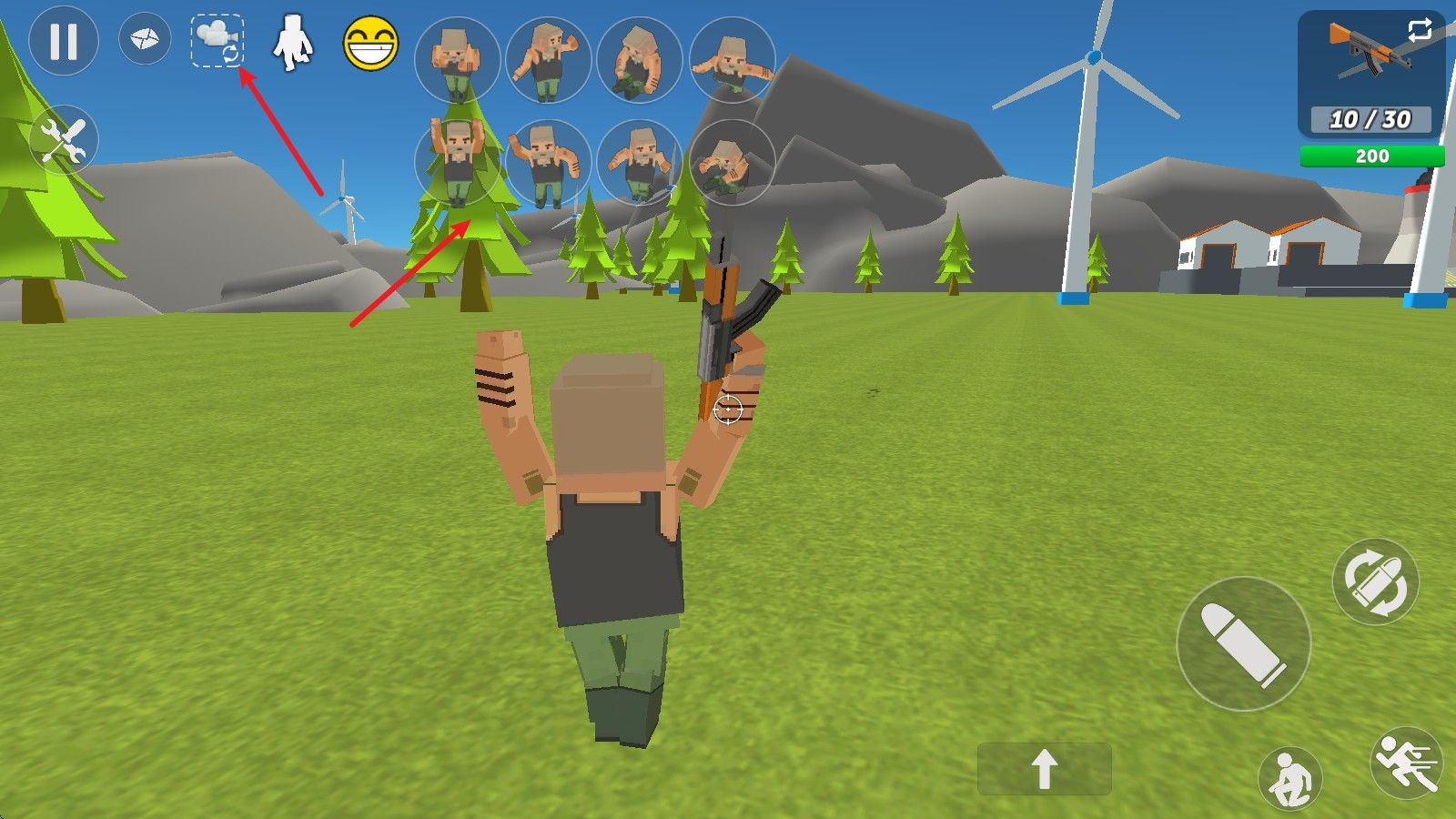Switch weapon using the AK-47 panel
1456x819 pixels.
click(x=1370, y=73)
